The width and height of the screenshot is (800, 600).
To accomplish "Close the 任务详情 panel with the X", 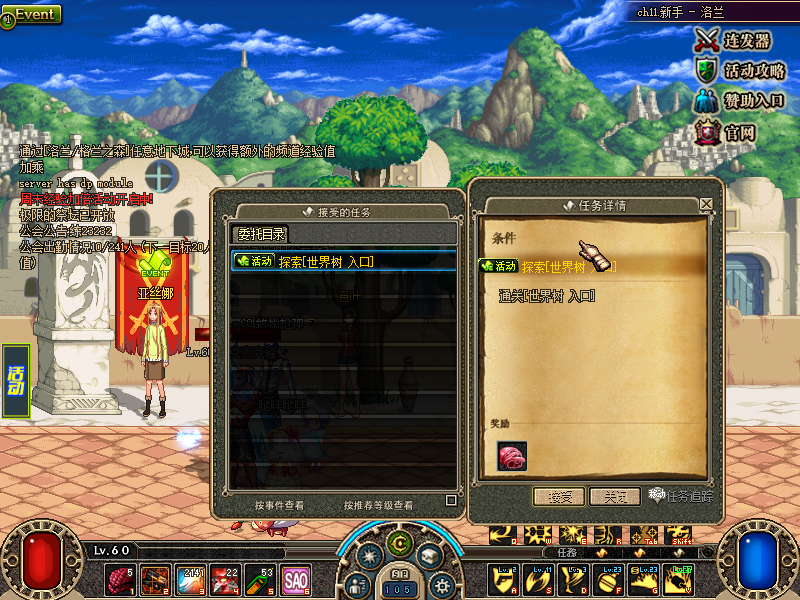I will tap(706, 204).
